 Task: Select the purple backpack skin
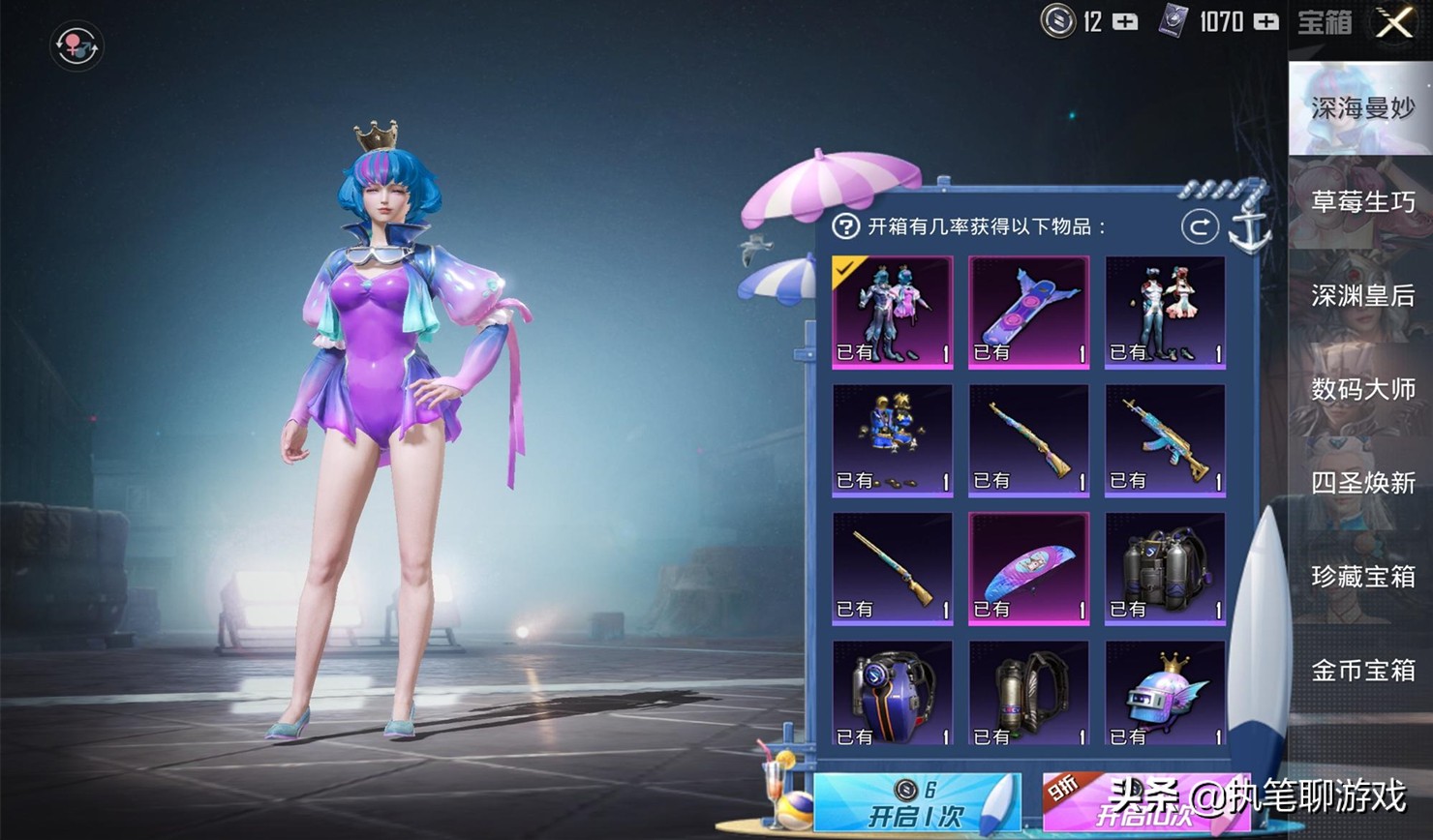pyautogui.click(x=891, y=693)
